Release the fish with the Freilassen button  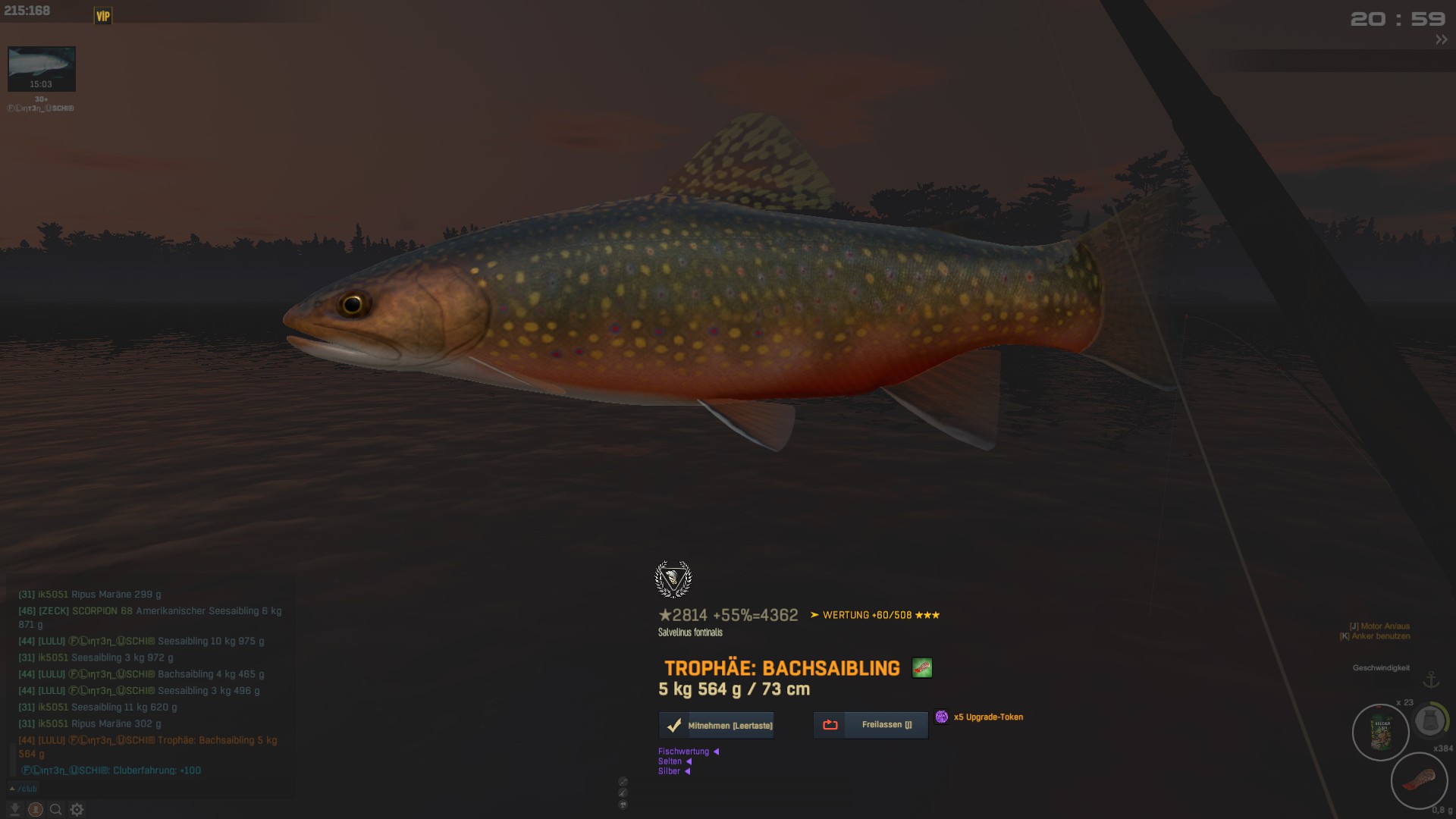[x=871, y=725]
